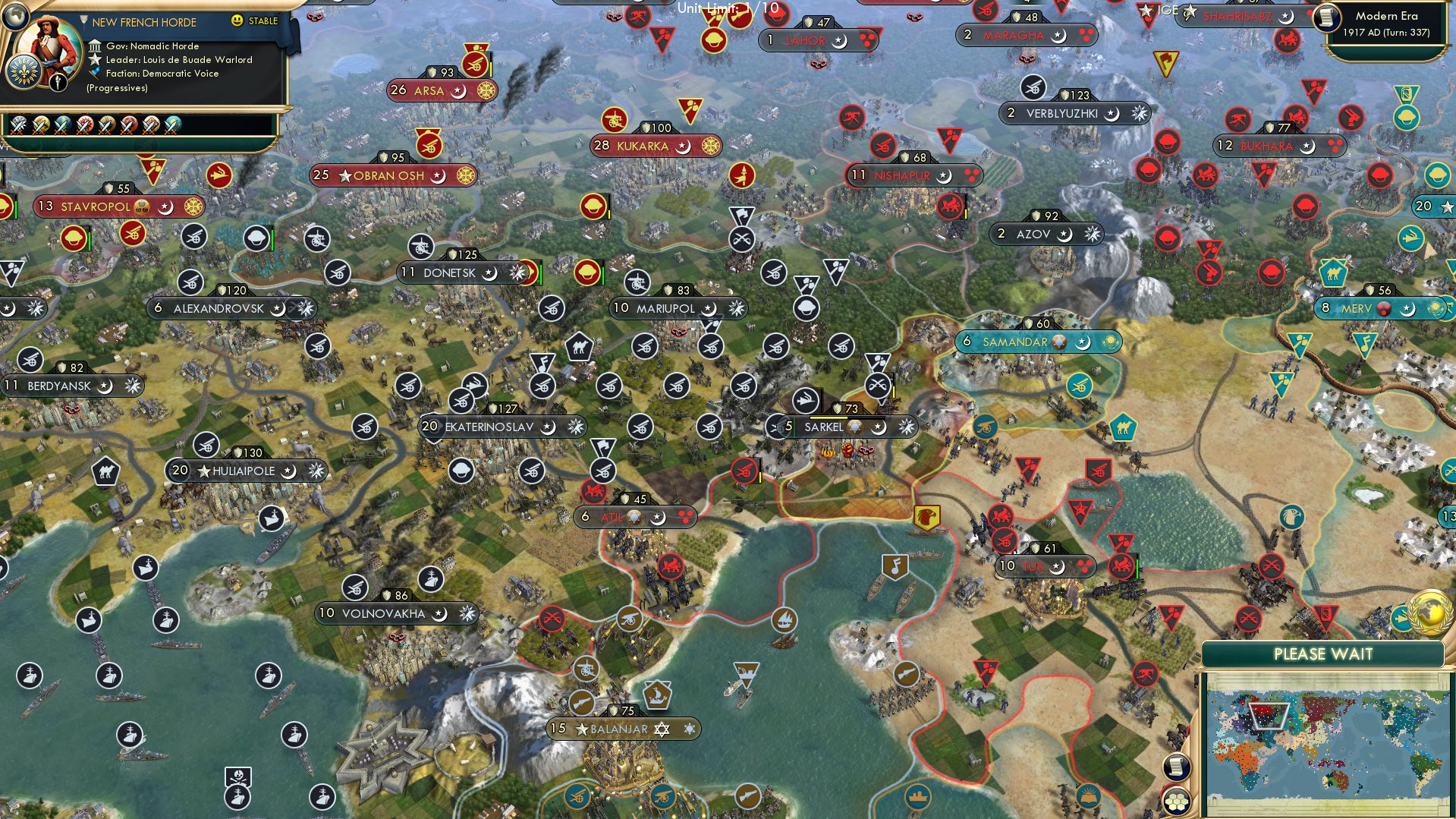Viewport: 1456px width, 819px height.
Task: Check happiness via the STABLE smiley face
Action: coord(237,22)
